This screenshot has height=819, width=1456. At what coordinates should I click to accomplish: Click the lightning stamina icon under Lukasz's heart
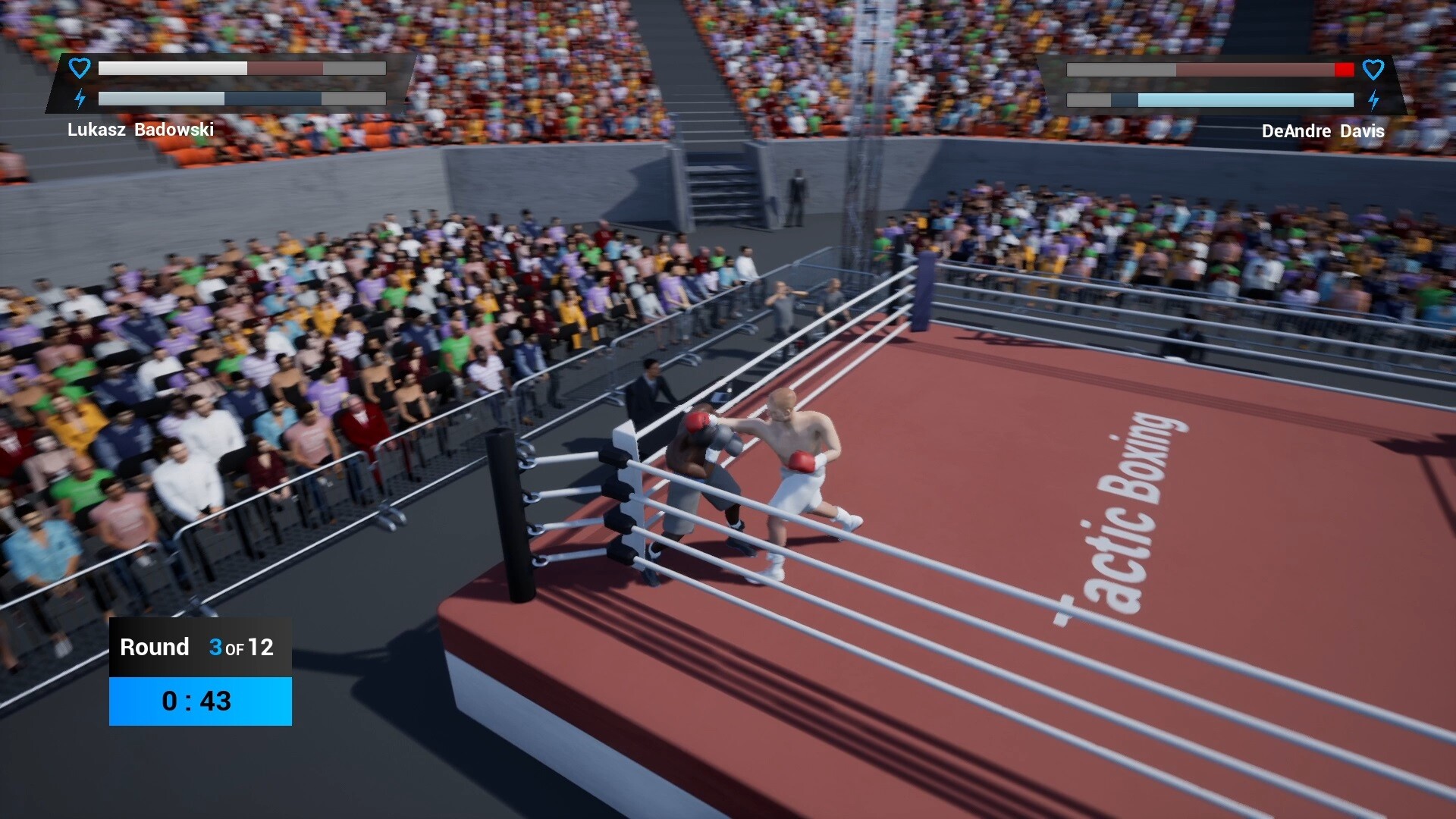tap(79, 99)
